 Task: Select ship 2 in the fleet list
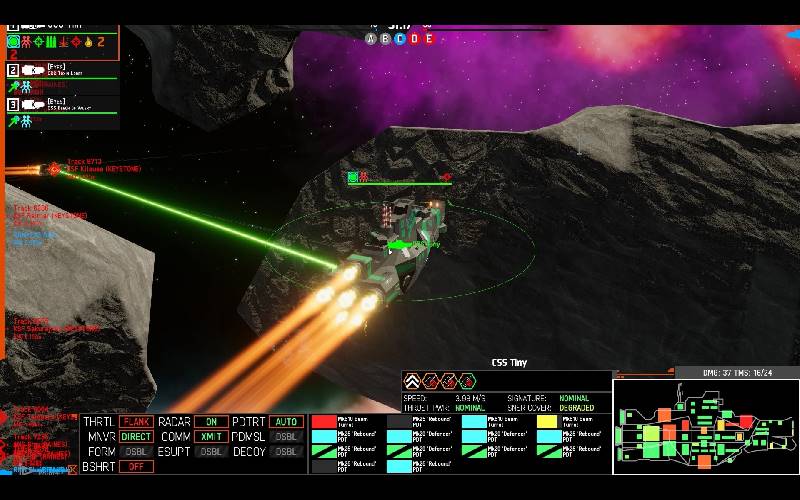(x=50, y=70)
